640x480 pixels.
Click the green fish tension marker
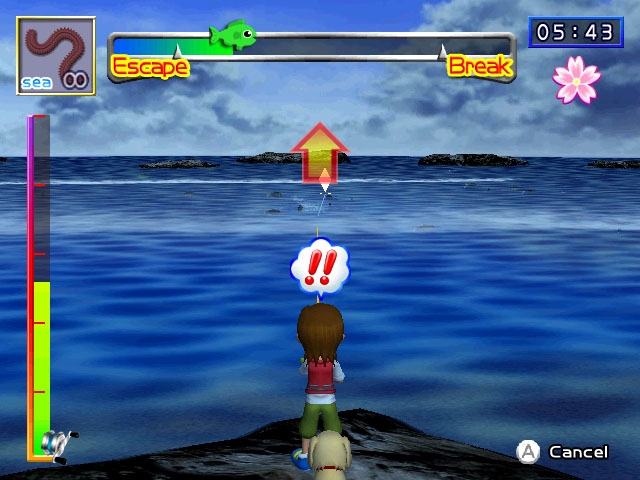233,36
